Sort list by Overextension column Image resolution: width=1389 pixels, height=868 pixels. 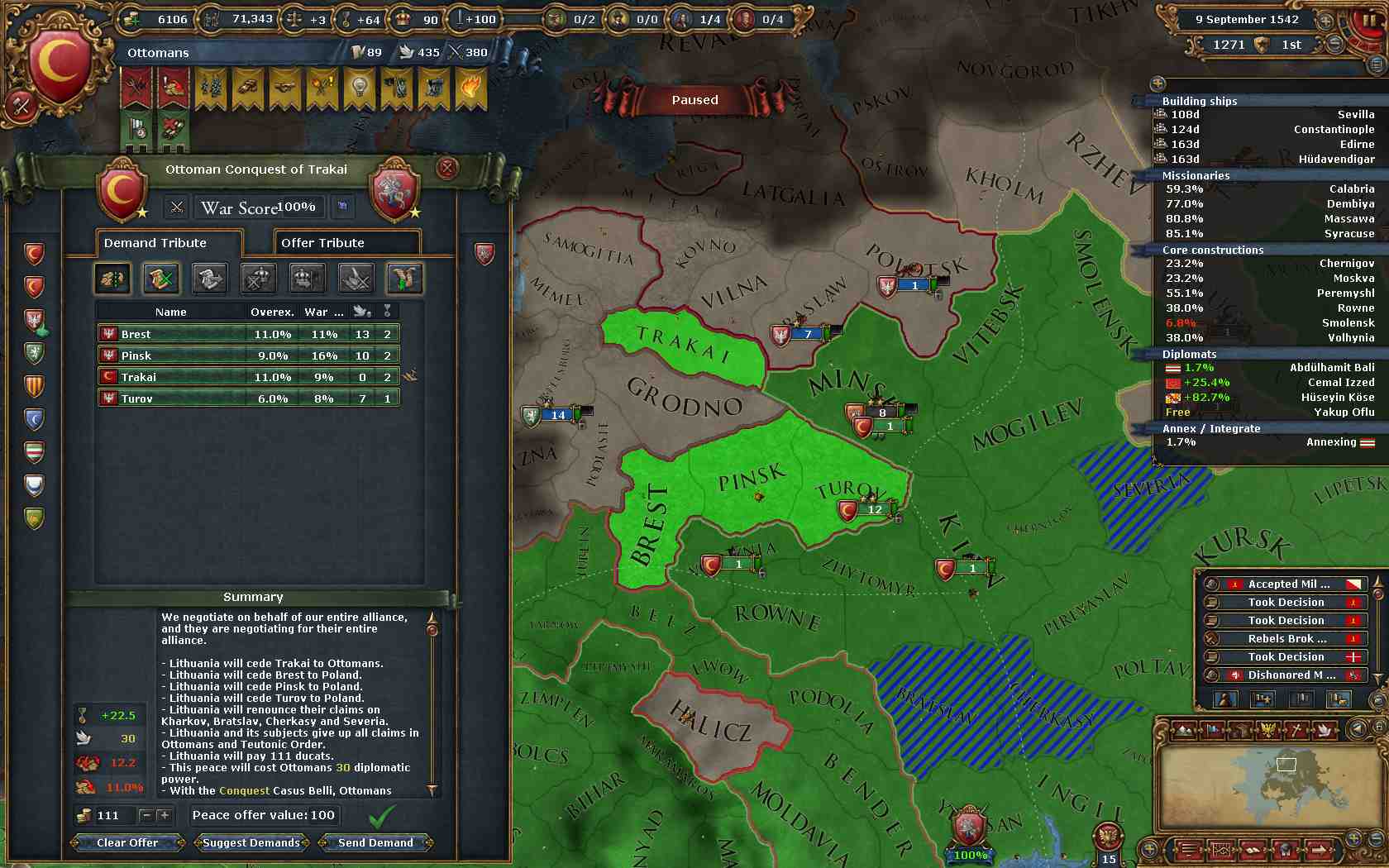tap(272, 312)
